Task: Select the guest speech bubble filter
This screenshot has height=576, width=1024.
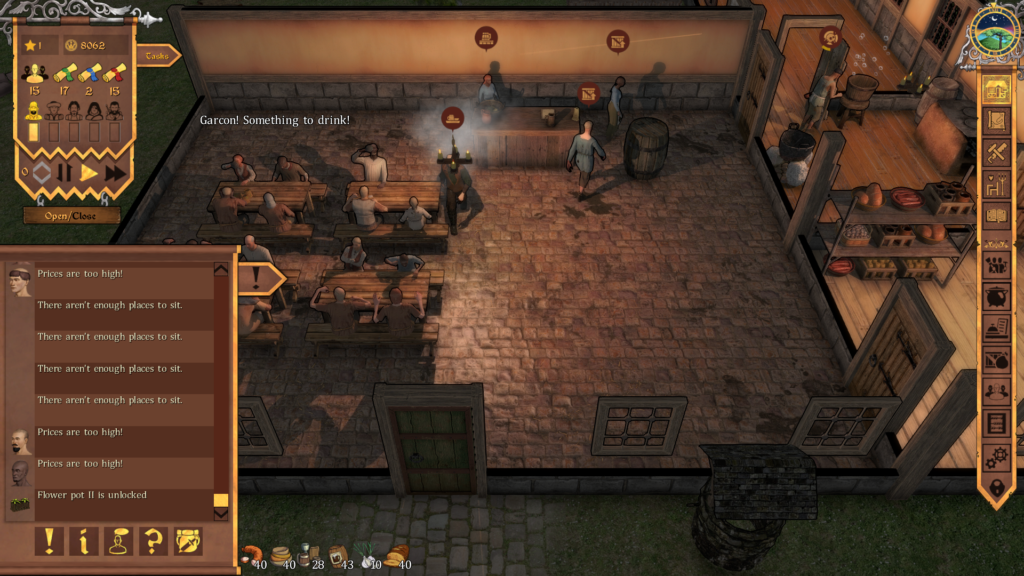Action: point(119,541)
